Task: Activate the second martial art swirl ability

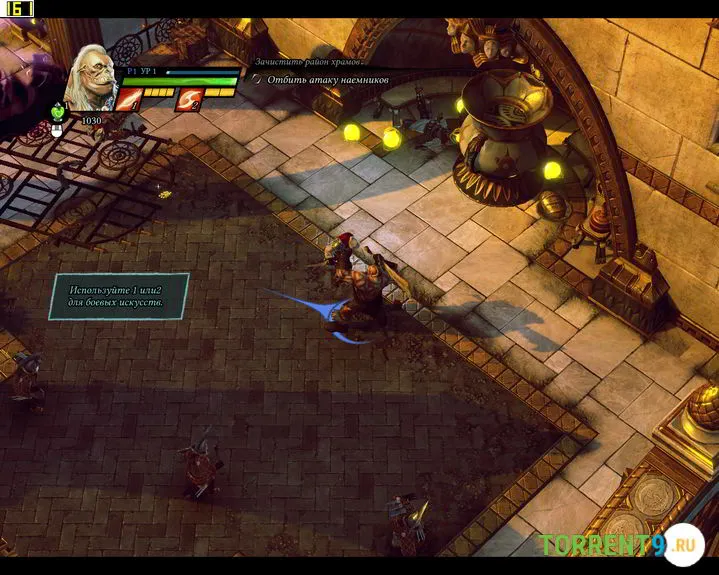Action: [x=188, y=99]
